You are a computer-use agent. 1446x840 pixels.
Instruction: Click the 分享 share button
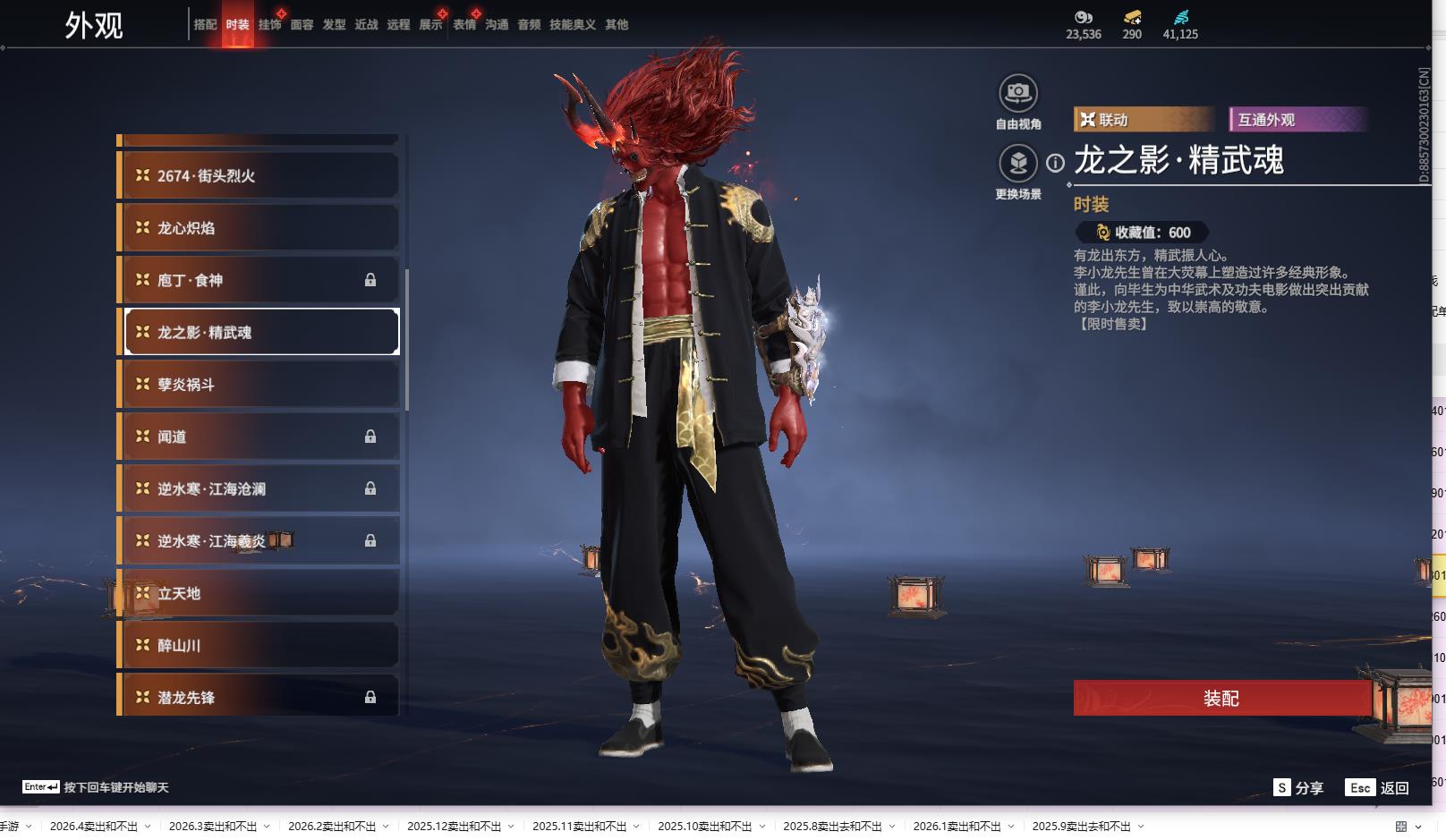click(x=1299, y=787)
